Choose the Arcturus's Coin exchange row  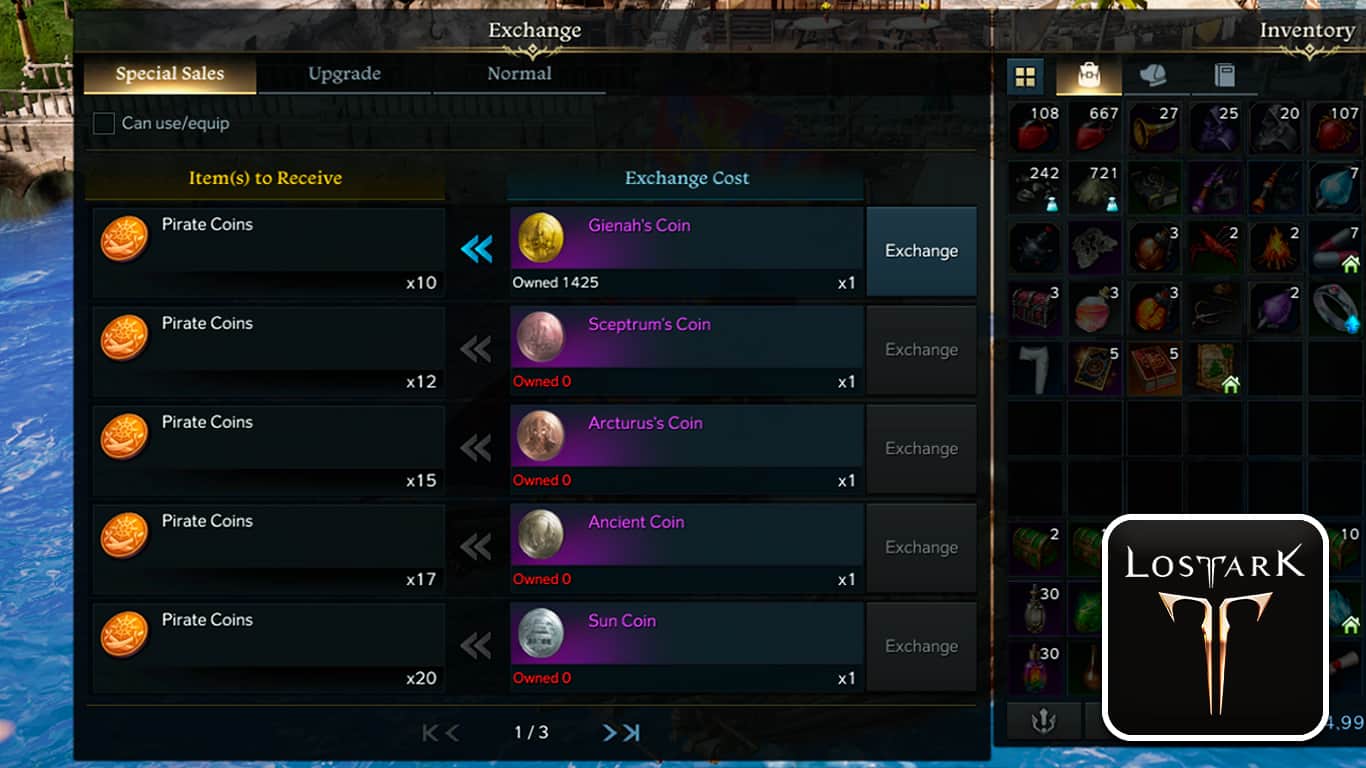click(686, 448)
